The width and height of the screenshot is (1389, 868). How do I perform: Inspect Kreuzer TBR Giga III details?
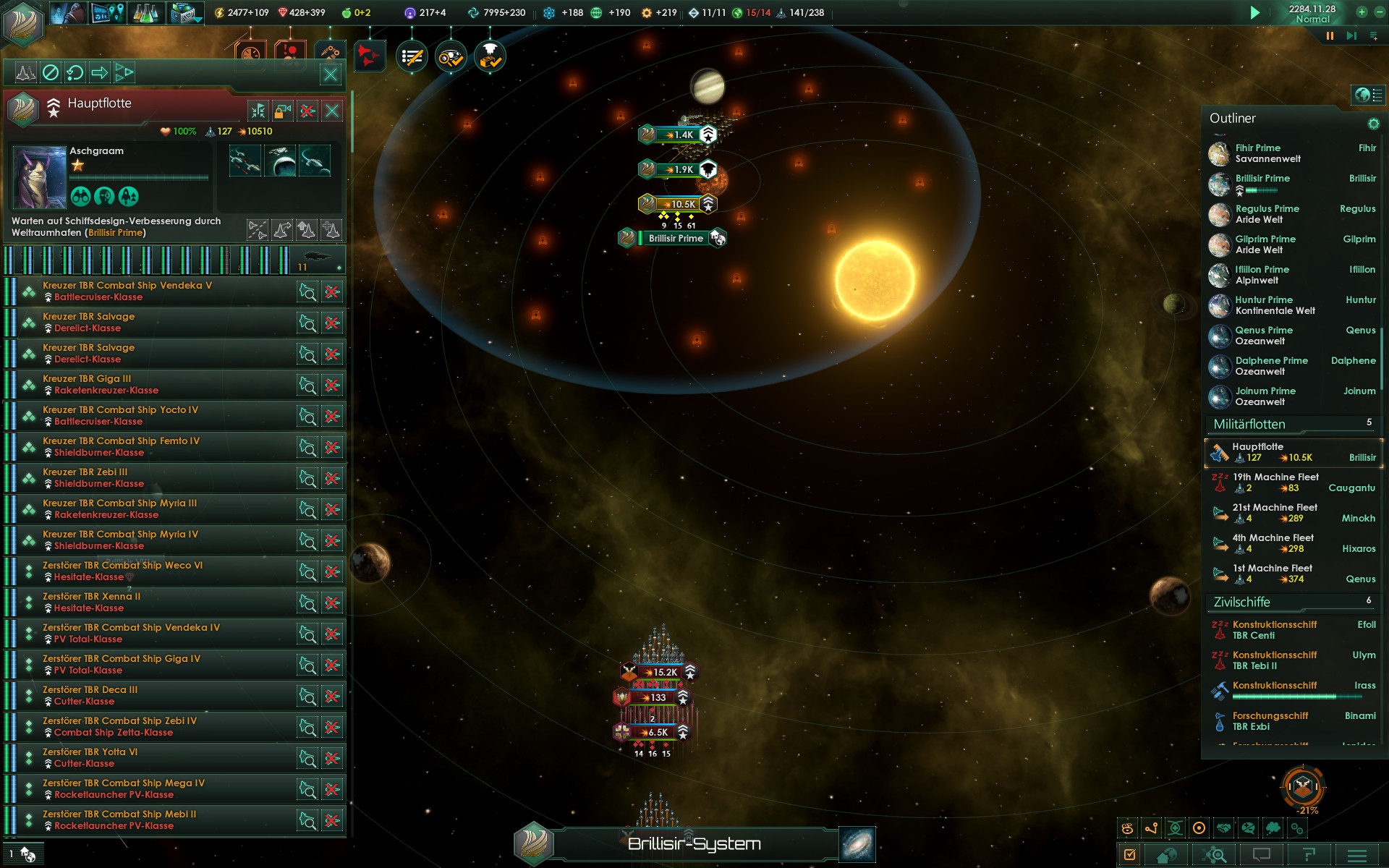[307, 386]
